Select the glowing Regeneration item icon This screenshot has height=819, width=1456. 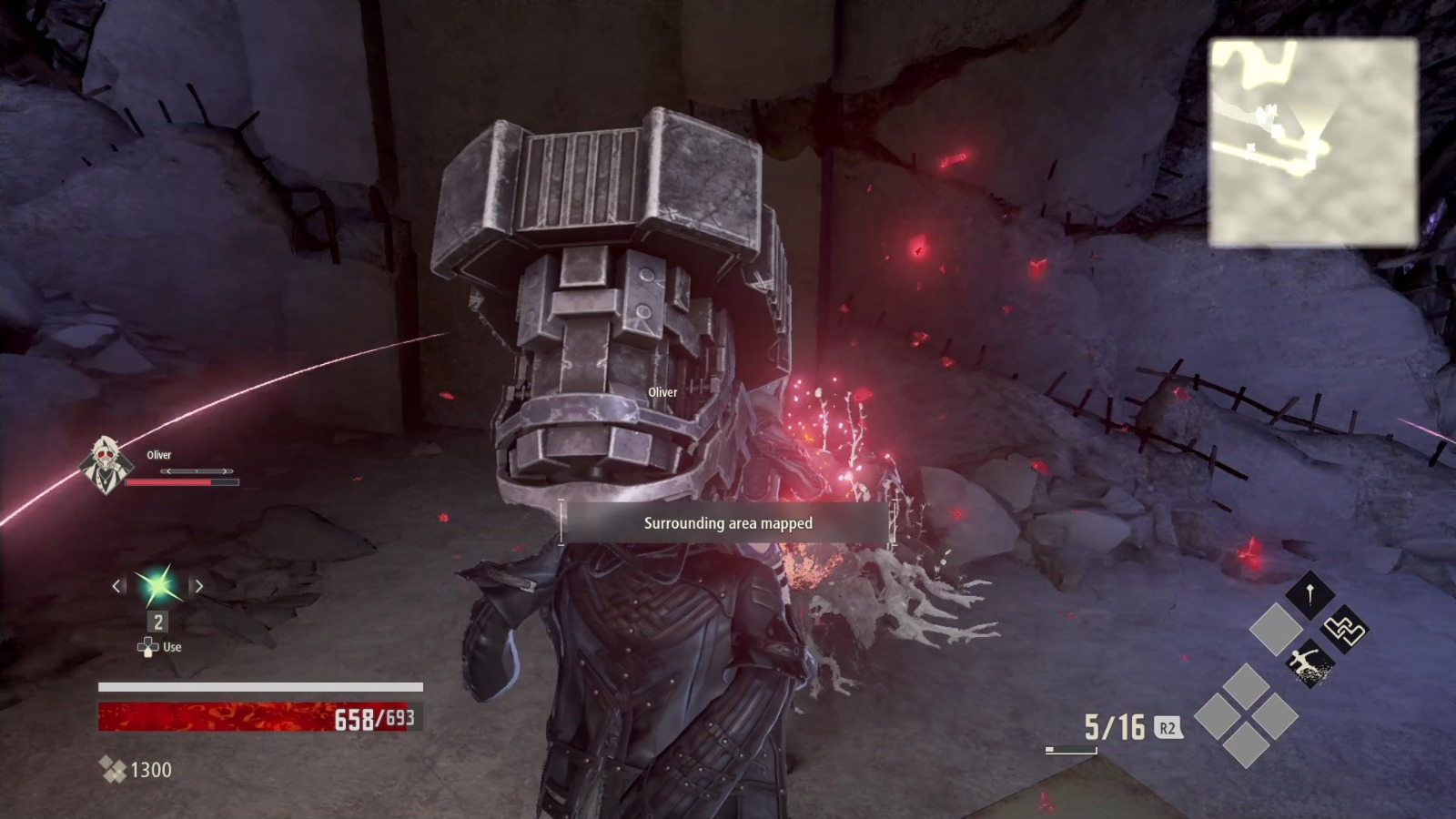click(157, 586)
